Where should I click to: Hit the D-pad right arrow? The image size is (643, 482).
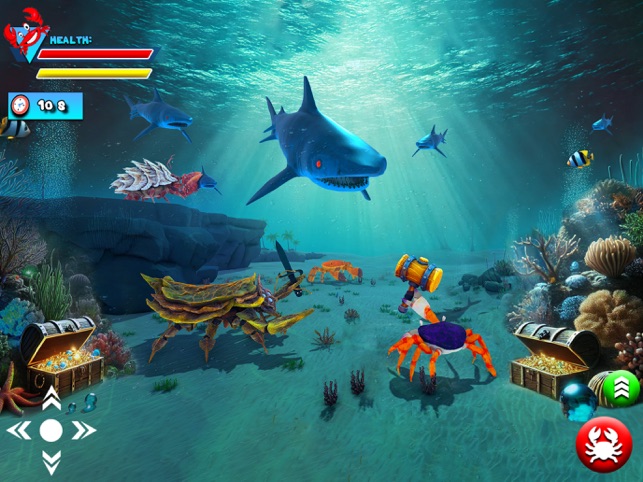tap(83, 431)
